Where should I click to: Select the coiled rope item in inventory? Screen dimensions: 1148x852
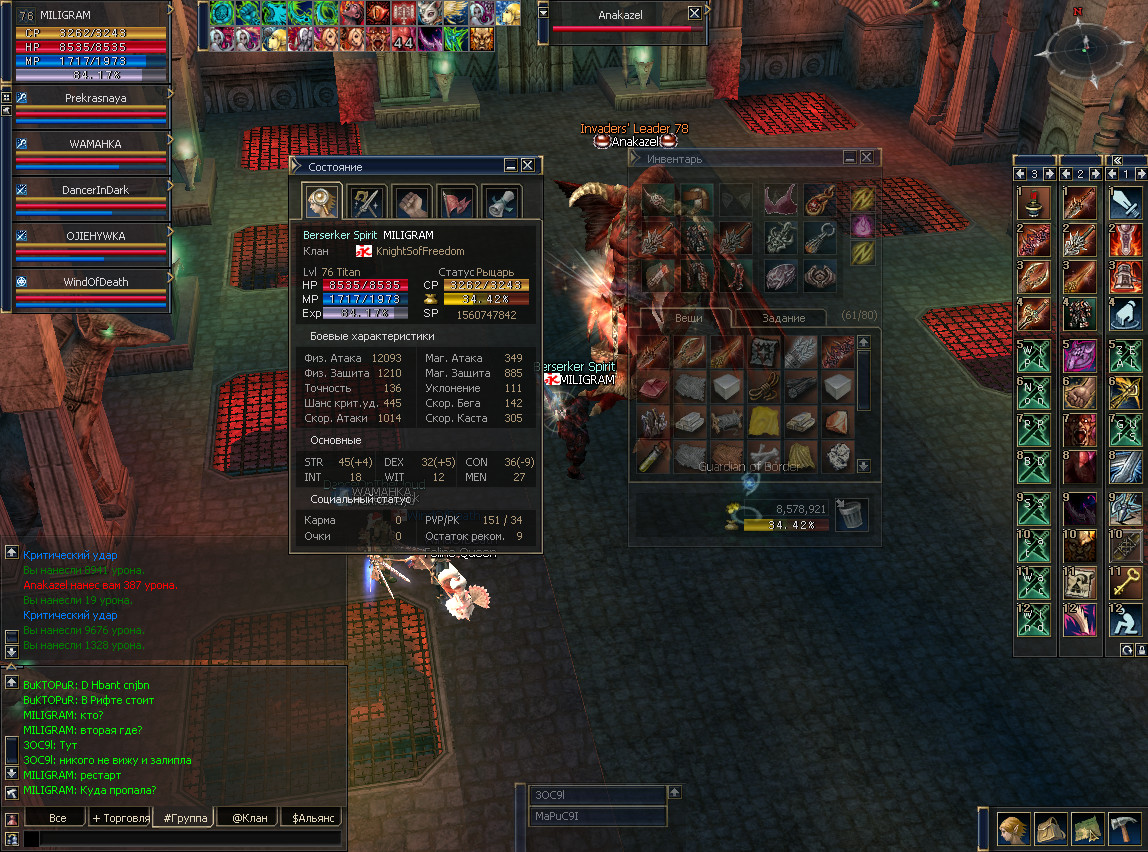[764, 388]
